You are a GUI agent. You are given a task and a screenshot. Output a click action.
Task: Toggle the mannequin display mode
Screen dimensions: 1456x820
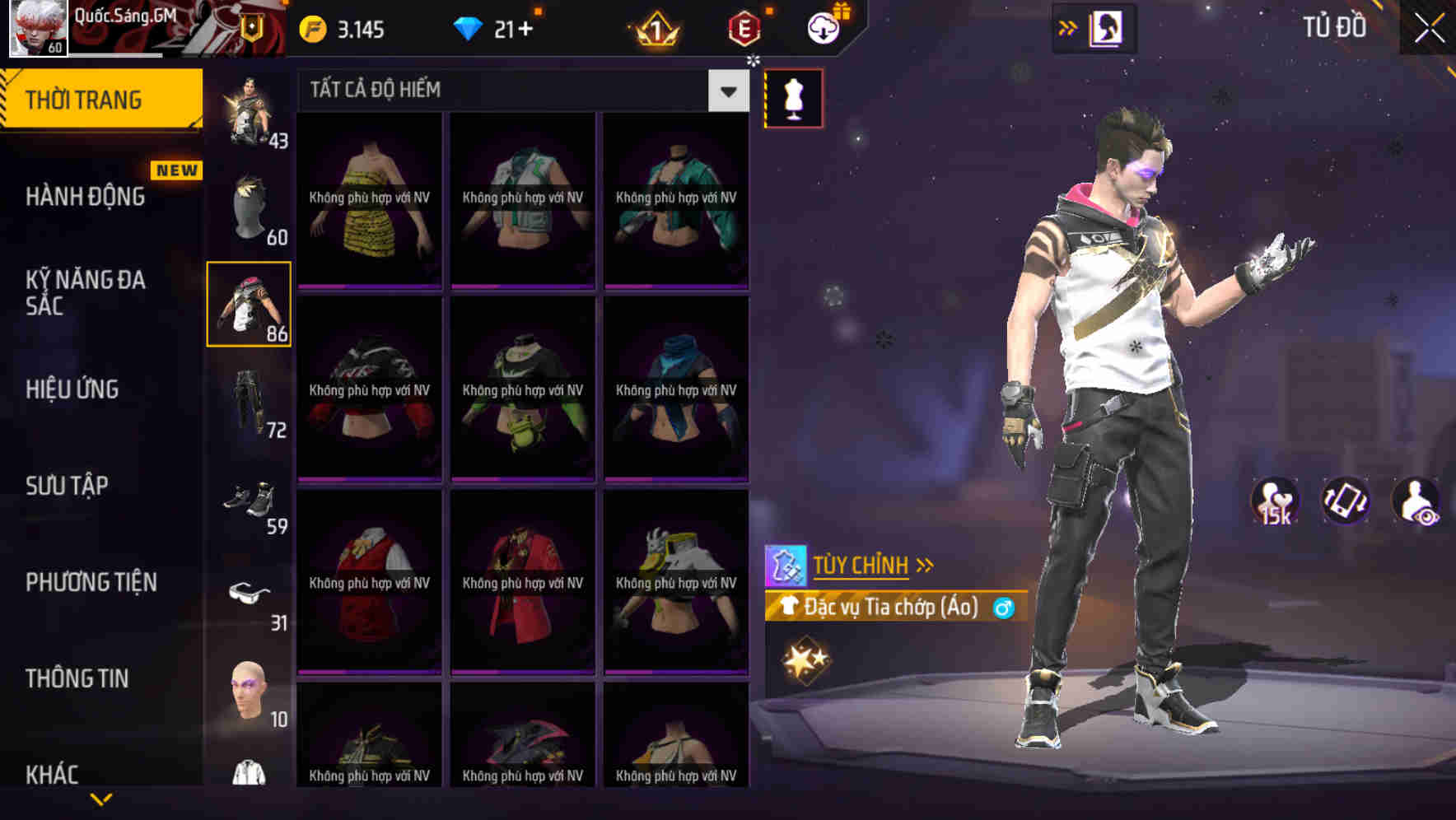coord(793,97)
